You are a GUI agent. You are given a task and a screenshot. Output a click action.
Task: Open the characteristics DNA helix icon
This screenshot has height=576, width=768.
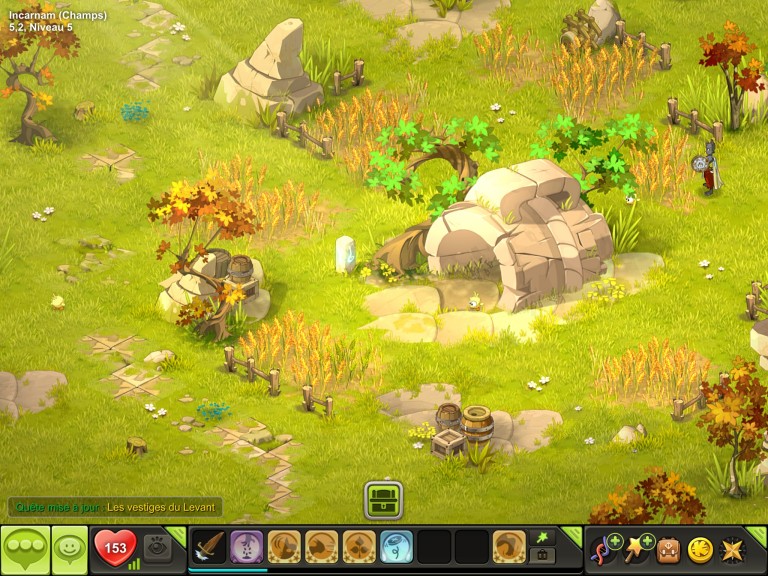605,548
